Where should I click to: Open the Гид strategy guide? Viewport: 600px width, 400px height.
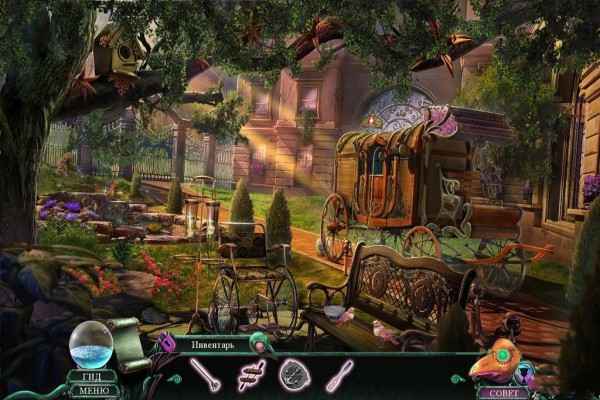pyautogui.click(x=91, y=376)
